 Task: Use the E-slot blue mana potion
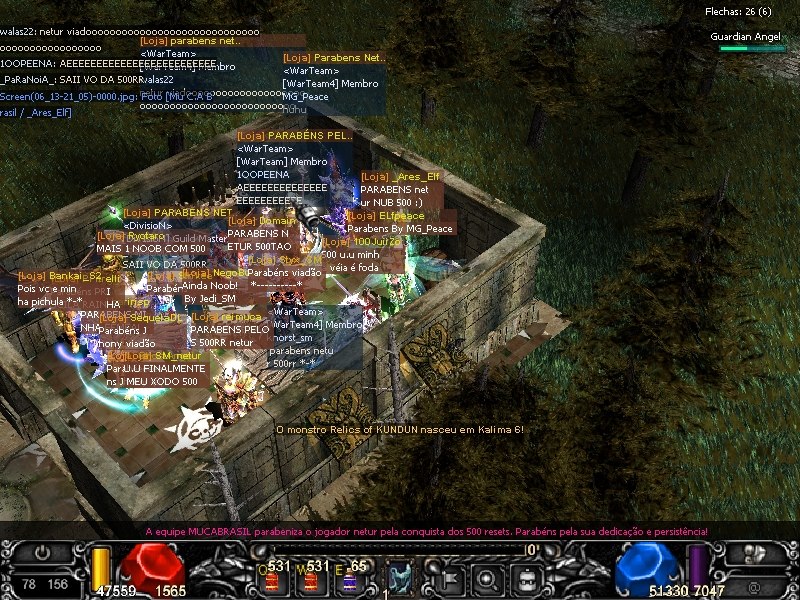point(349,578)
